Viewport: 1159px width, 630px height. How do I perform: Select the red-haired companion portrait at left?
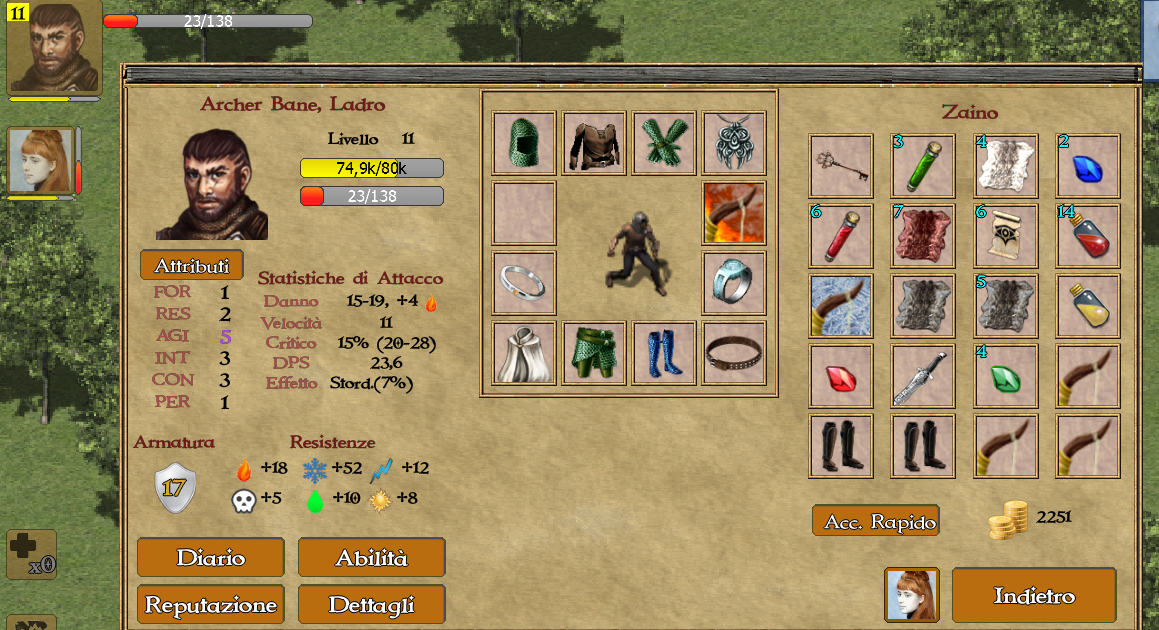pyautogui.click(x=42, y=162)
